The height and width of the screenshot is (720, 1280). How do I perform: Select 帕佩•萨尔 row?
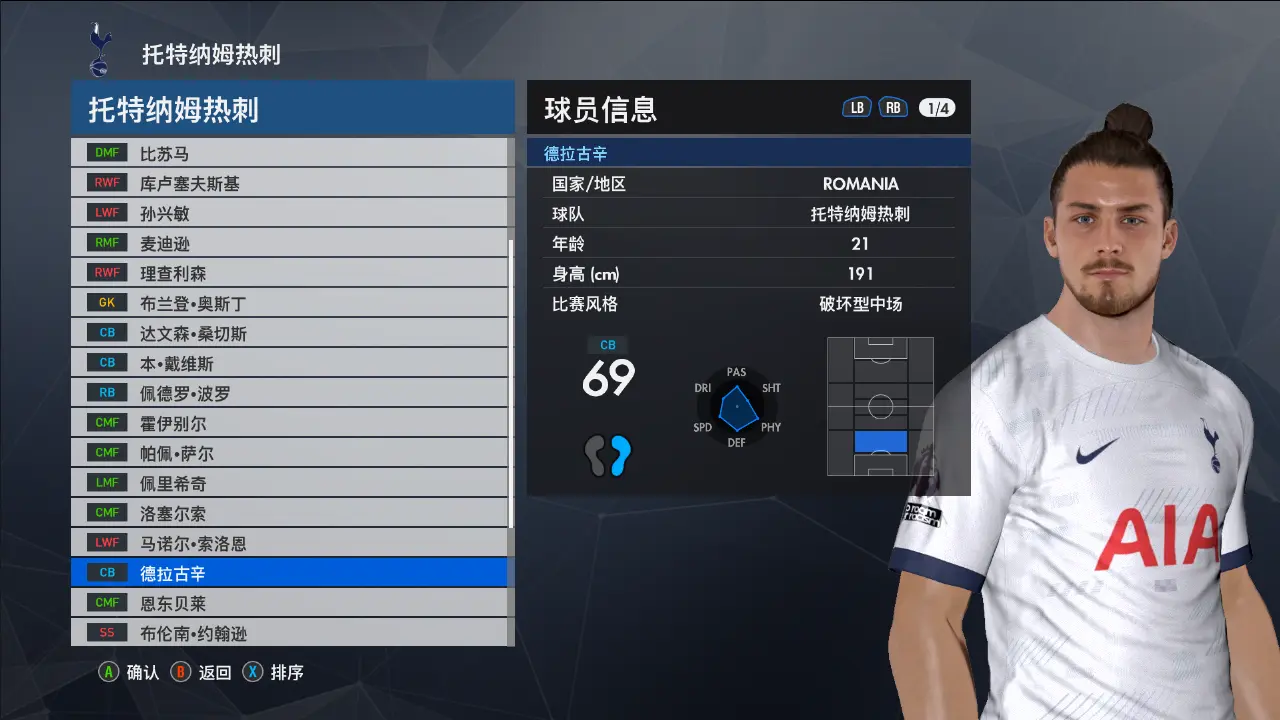[x=290, y=454]
